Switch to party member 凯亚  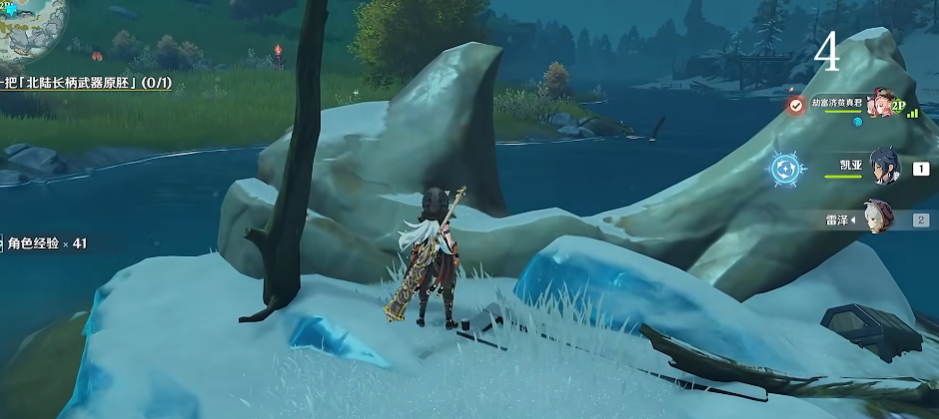point(884,166)
